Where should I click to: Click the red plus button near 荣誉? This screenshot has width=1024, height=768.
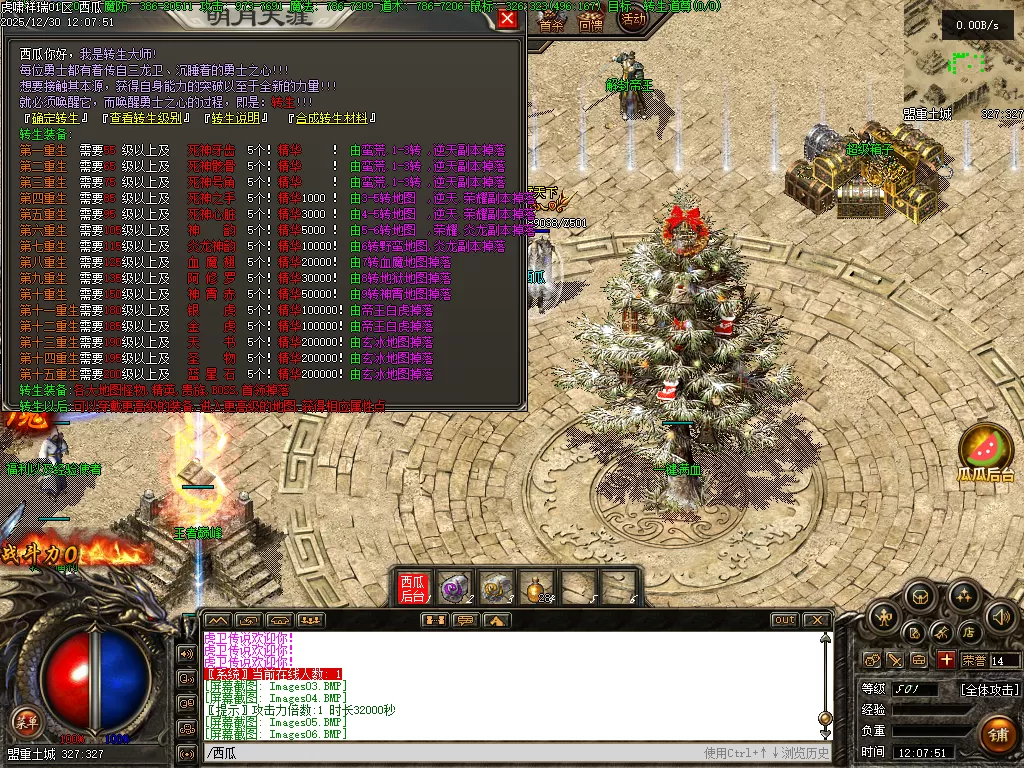[946, 660]
